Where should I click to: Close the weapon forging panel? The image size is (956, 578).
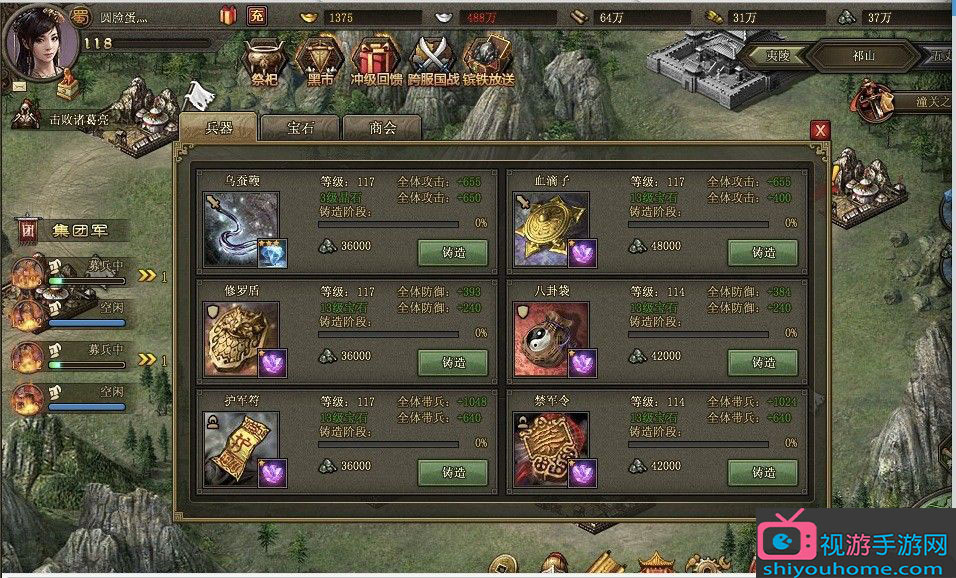[820, 130]
